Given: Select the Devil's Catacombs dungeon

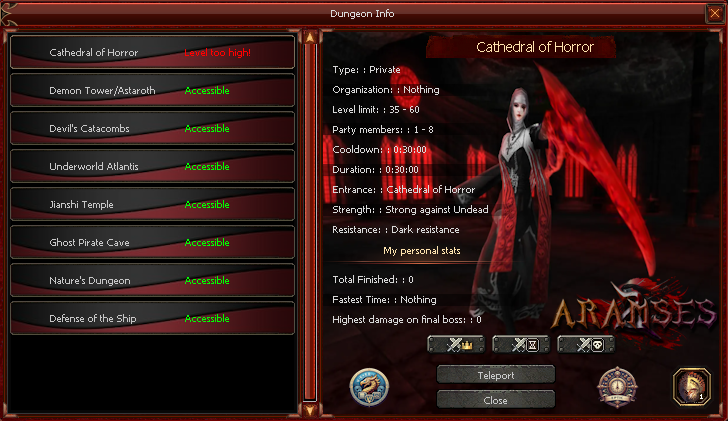Looking at the screenshot, I should click(x=152, y=129).
